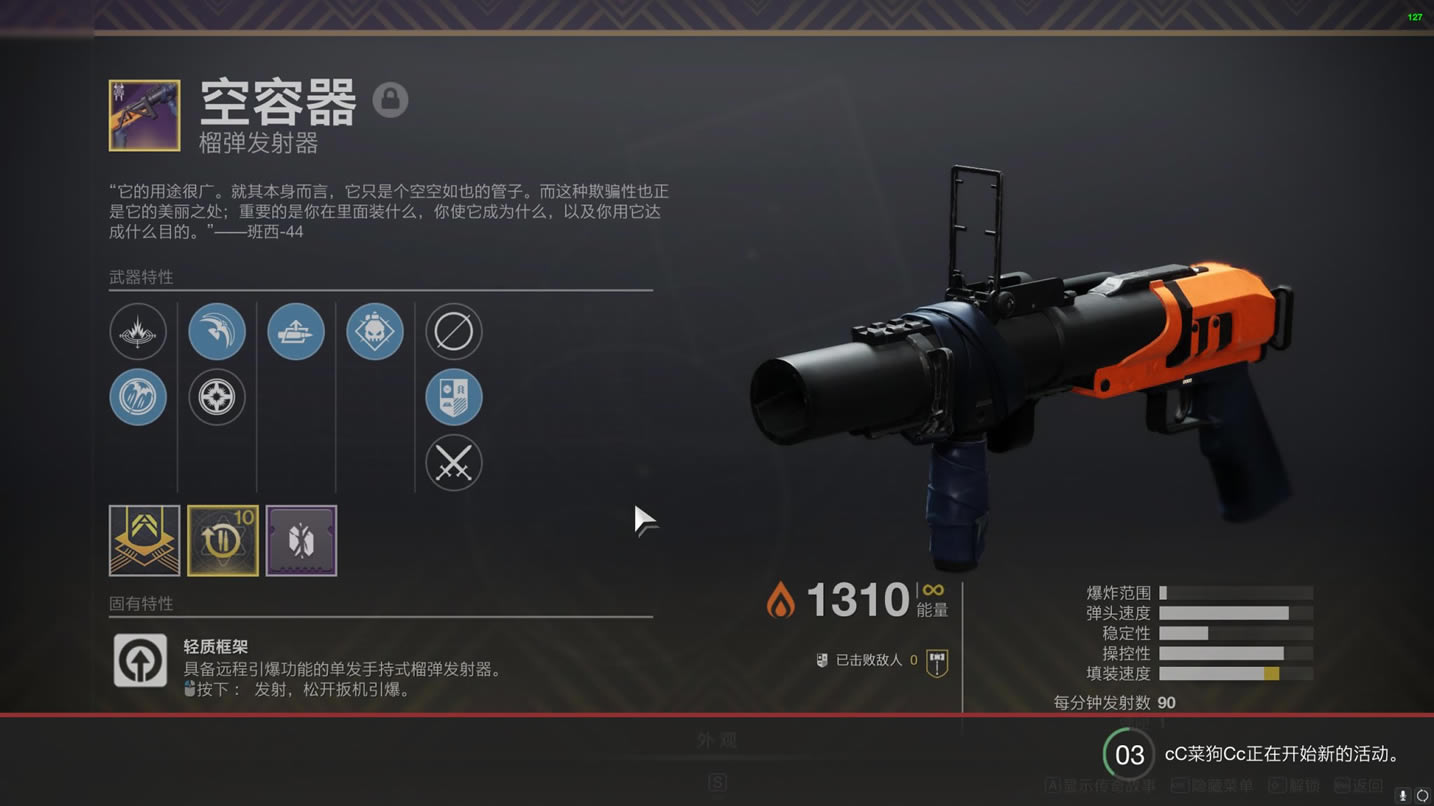The image size is (1434, 806).
Task: Select the gold weapon mod slot
Action: tap(145, 540)
